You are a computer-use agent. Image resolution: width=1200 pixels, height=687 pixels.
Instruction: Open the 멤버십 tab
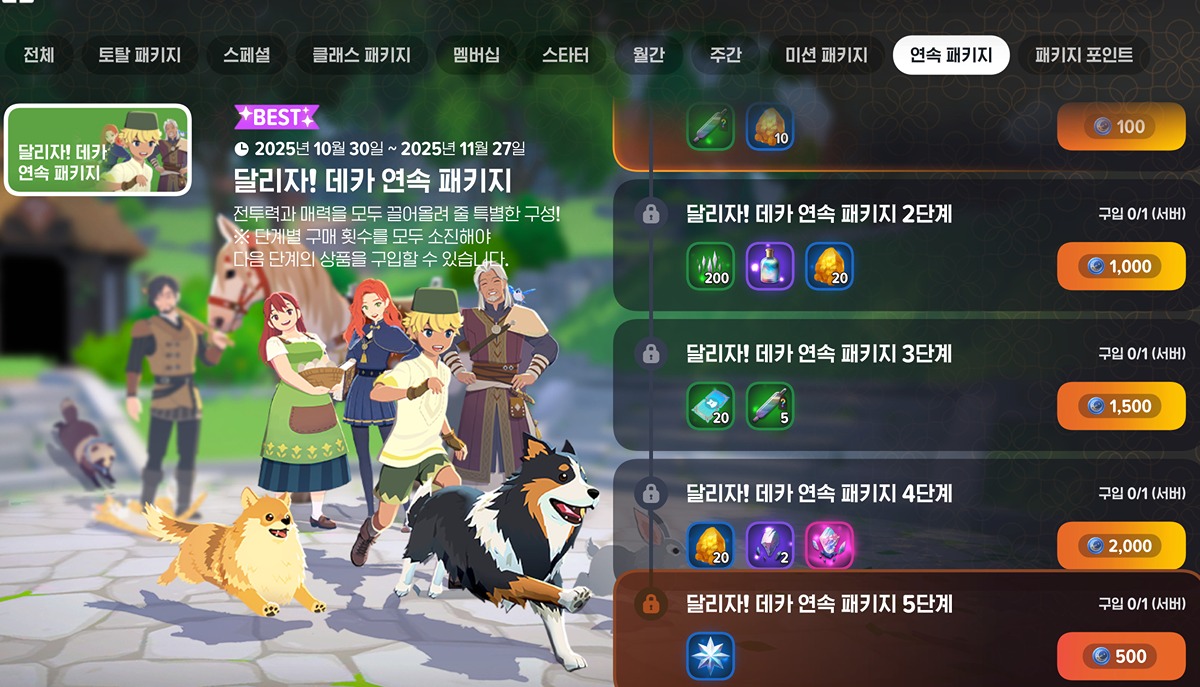coord(476,55)
